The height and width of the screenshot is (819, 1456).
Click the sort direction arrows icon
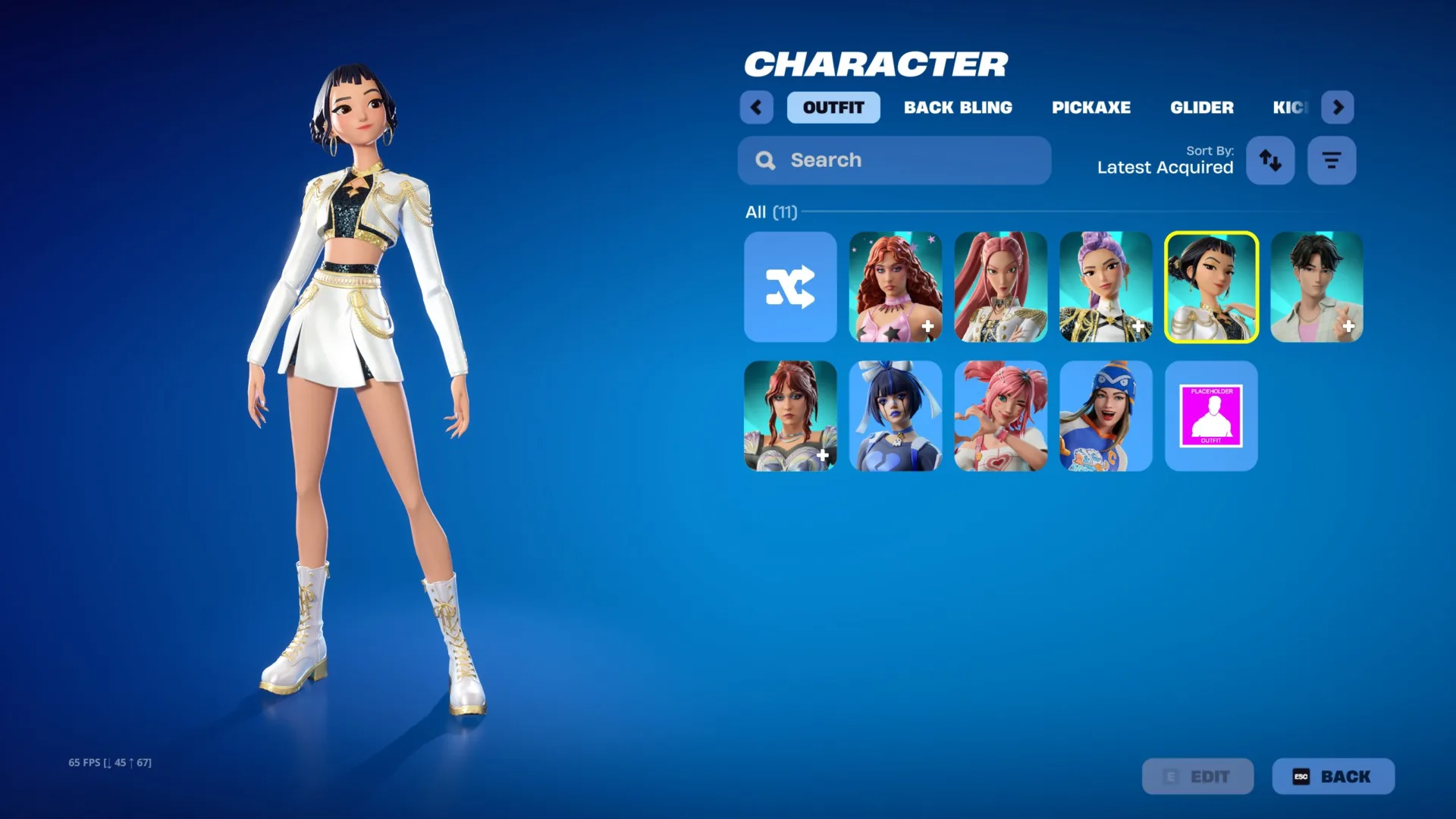pos(1270,160)
